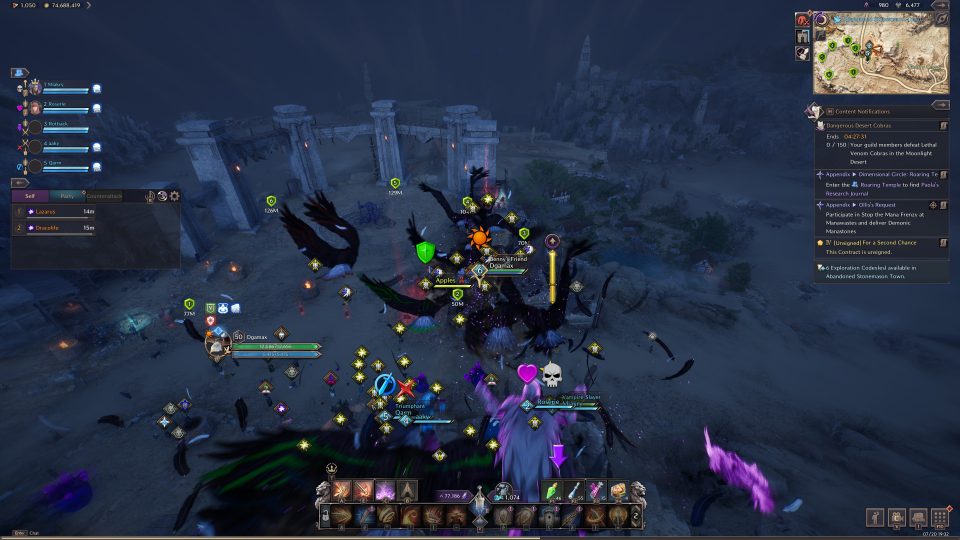This screenshot has width=960, height=540.
Task: Open the Counterattack tab
Action: [x=103, y=196]
